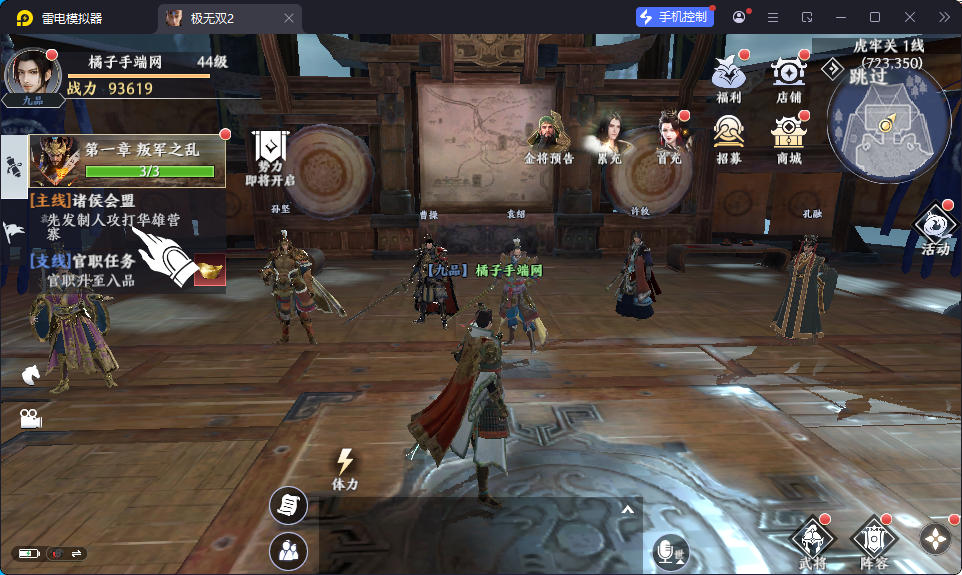
Task: Open the 阵容 lineup menu
Action: coord(872,542)
